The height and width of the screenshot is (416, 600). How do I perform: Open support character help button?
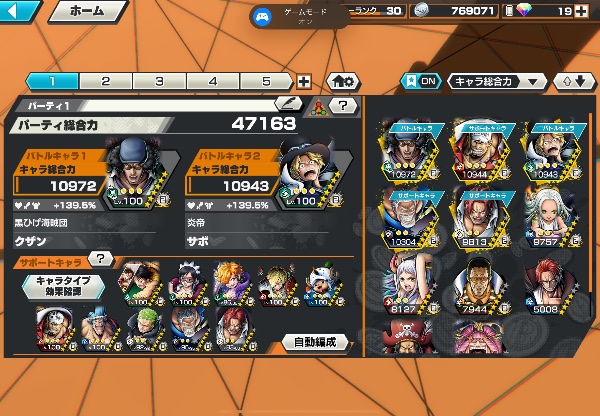(99, 258)
